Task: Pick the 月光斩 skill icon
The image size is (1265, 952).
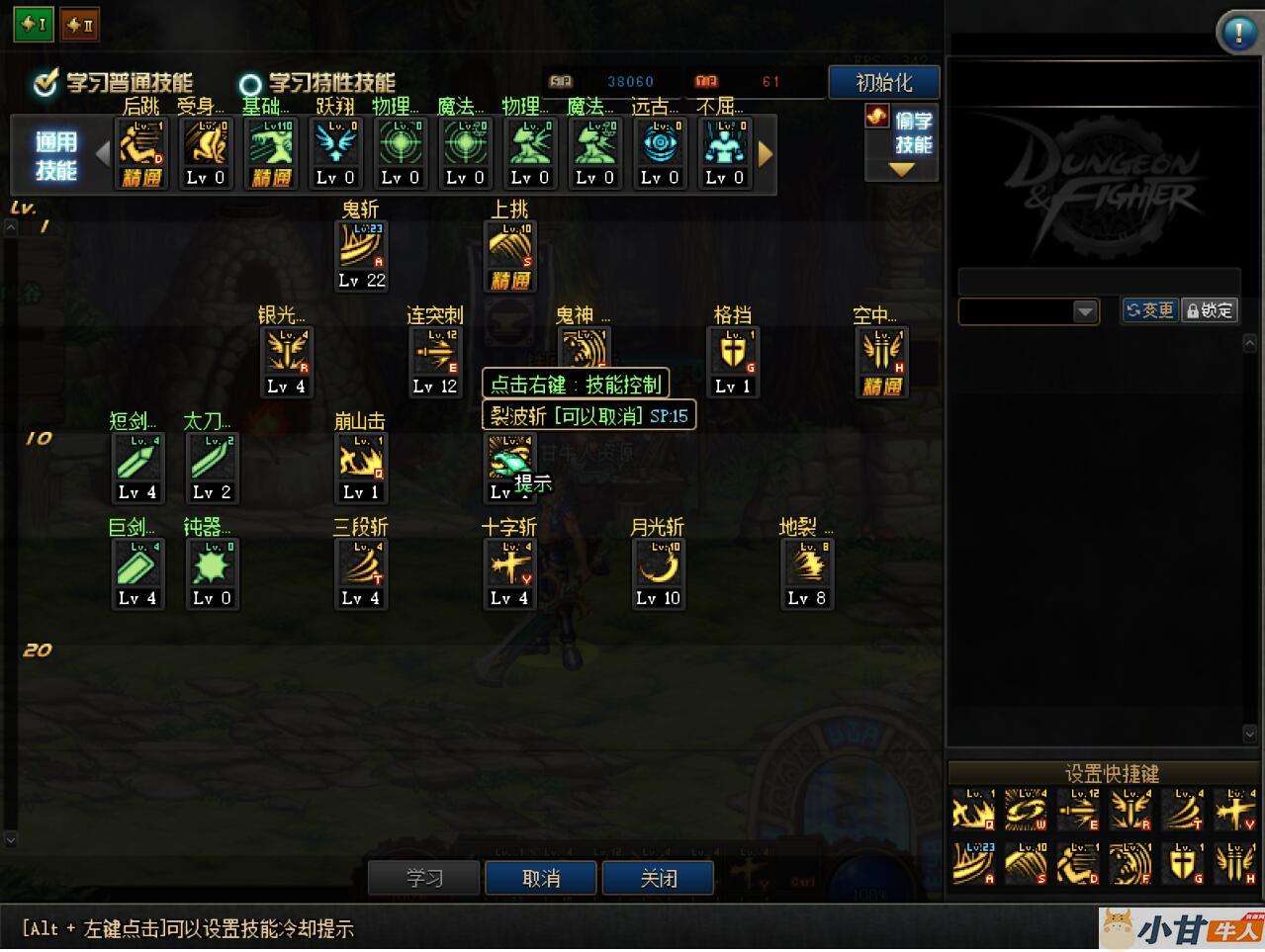Action: [658, 564]
